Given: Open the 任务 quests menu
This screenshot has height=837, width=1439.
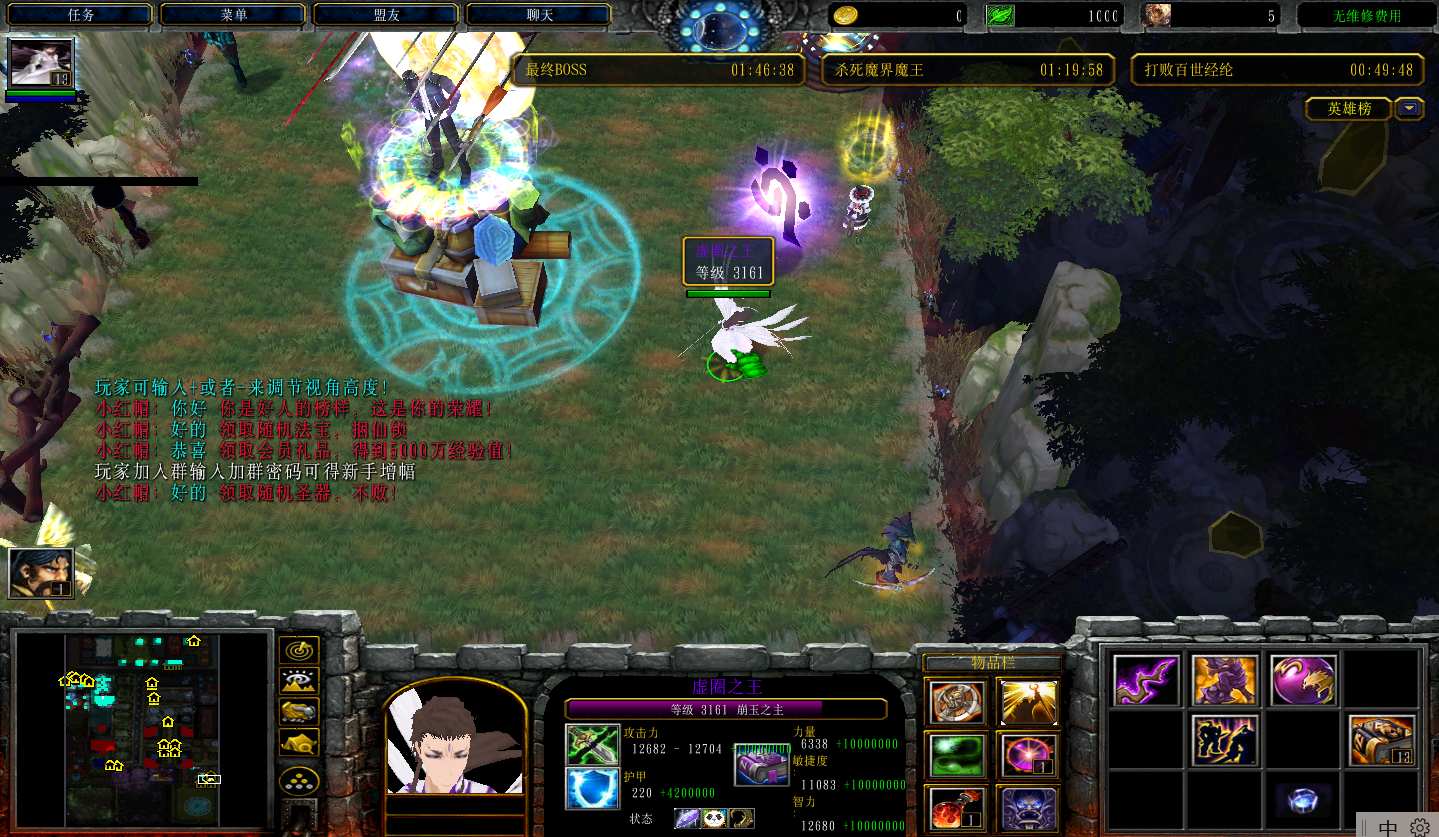Looking at the screenshot, I should pyautogui.click(x=81, y=15).
